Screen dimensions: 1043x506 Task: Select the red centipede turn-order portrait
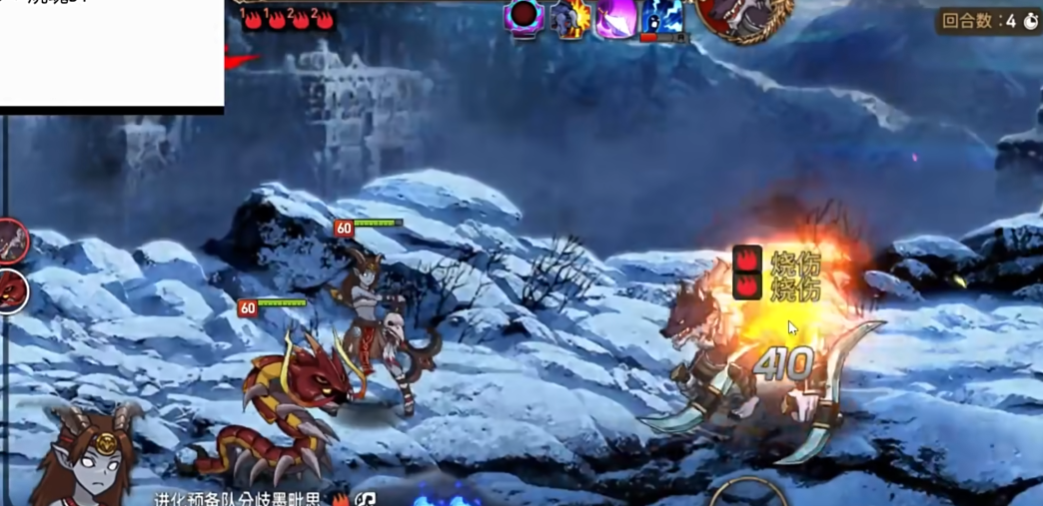tap(11, 291)
